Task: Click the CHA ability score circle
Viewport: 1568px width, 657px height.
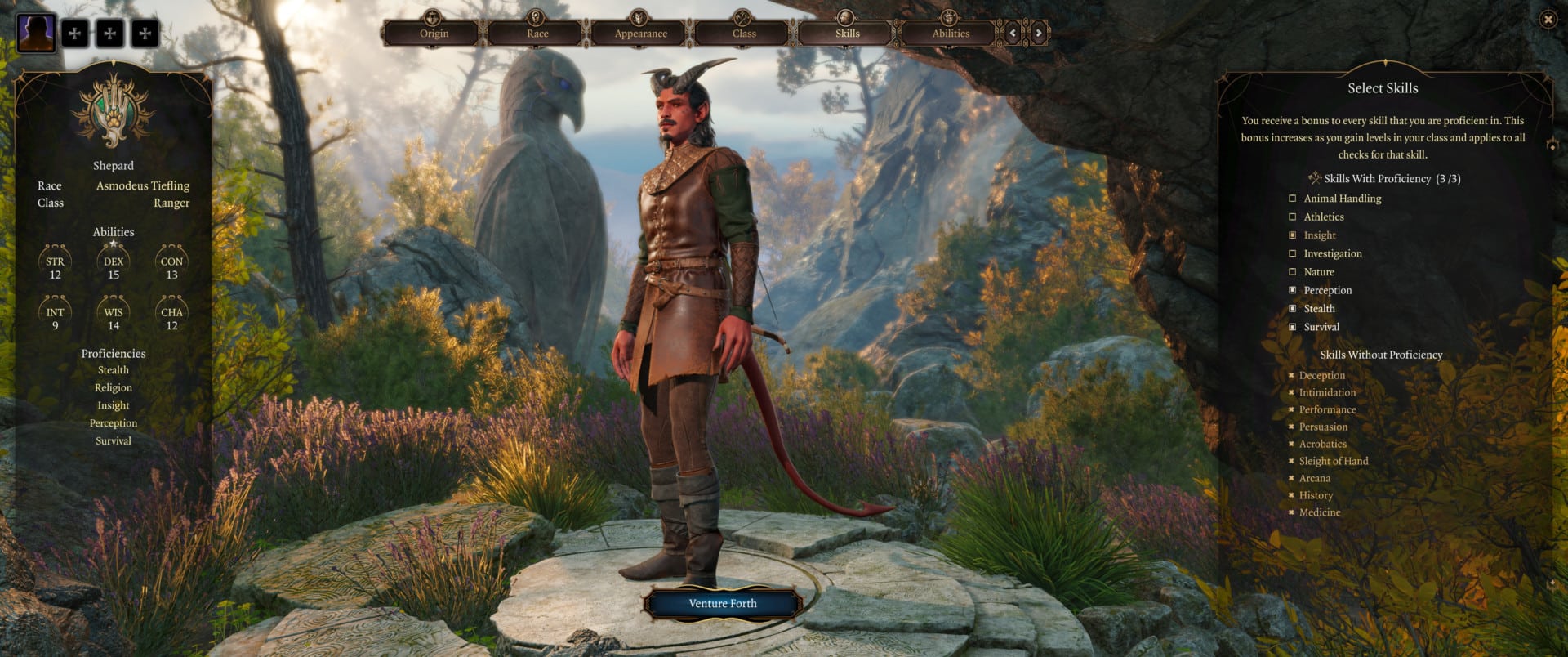Action: (170, 313)
